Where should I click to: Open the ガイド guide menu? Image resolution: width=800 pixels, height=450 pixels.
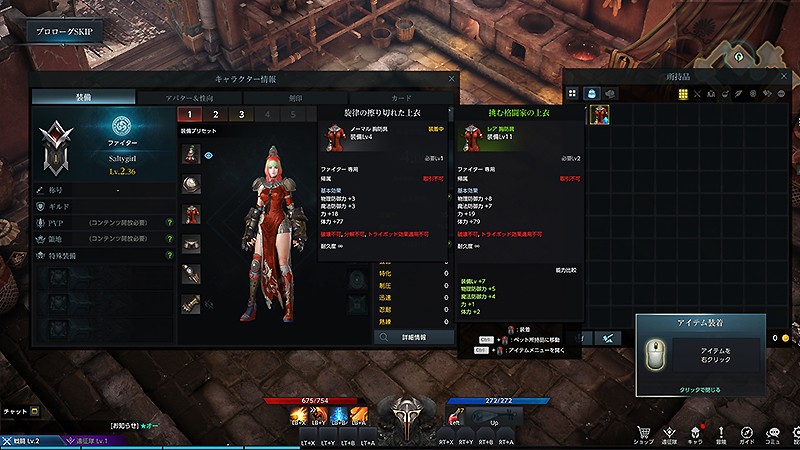point(746,430)
